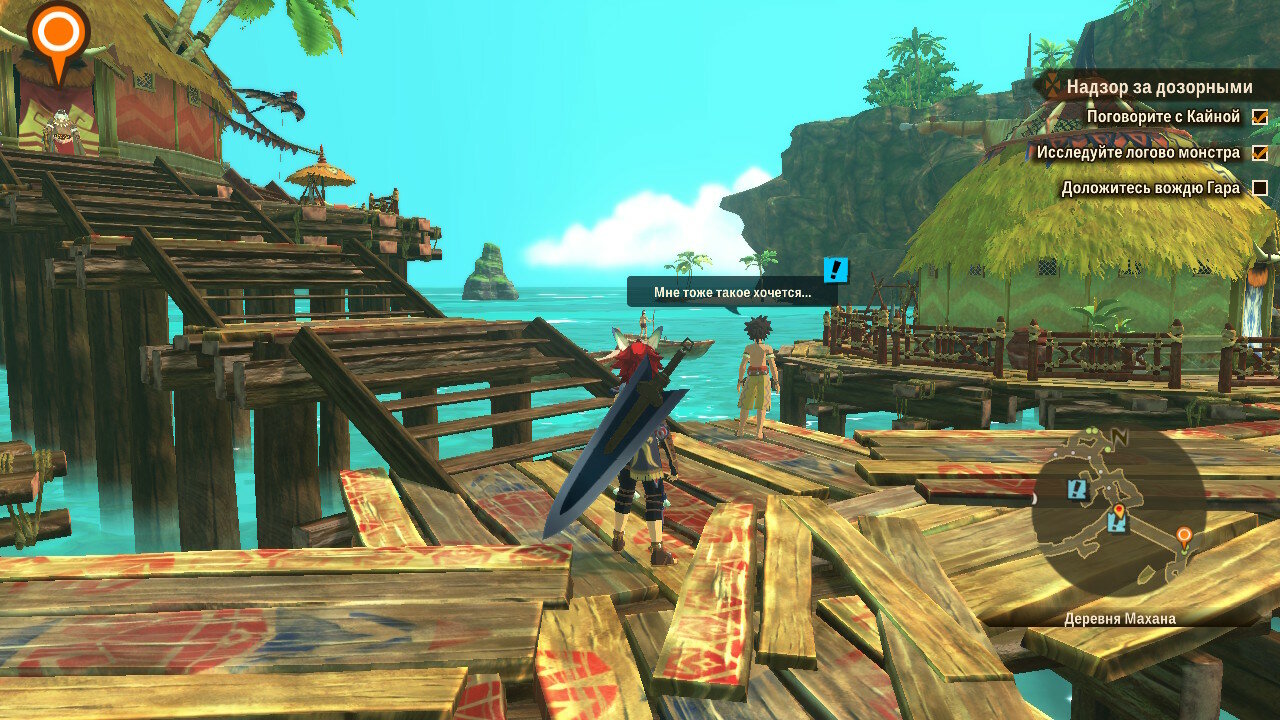
Task: Click the large orange quest waypoint marker
Action: click(x=59, y=33)
